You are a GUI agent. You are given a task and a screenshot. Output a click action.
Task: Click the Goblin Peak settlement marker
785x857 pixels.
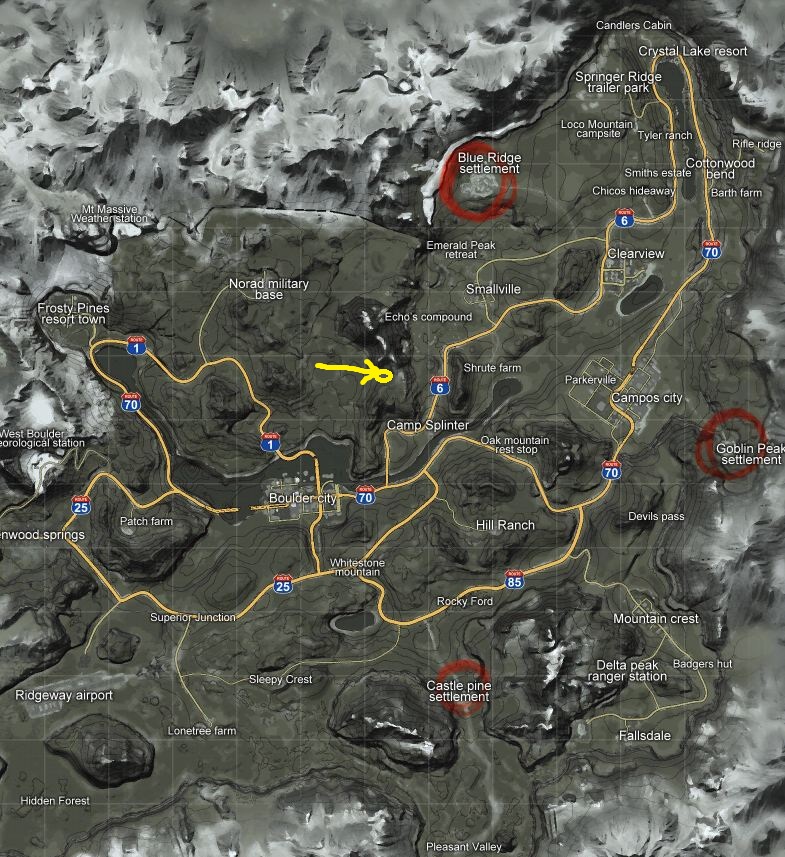point(731,443)
